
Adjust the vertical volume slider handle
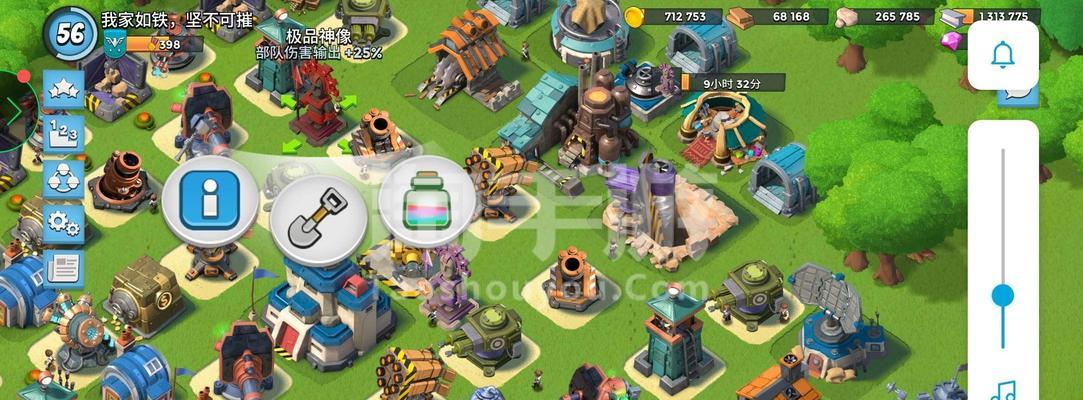[1002, 296]
